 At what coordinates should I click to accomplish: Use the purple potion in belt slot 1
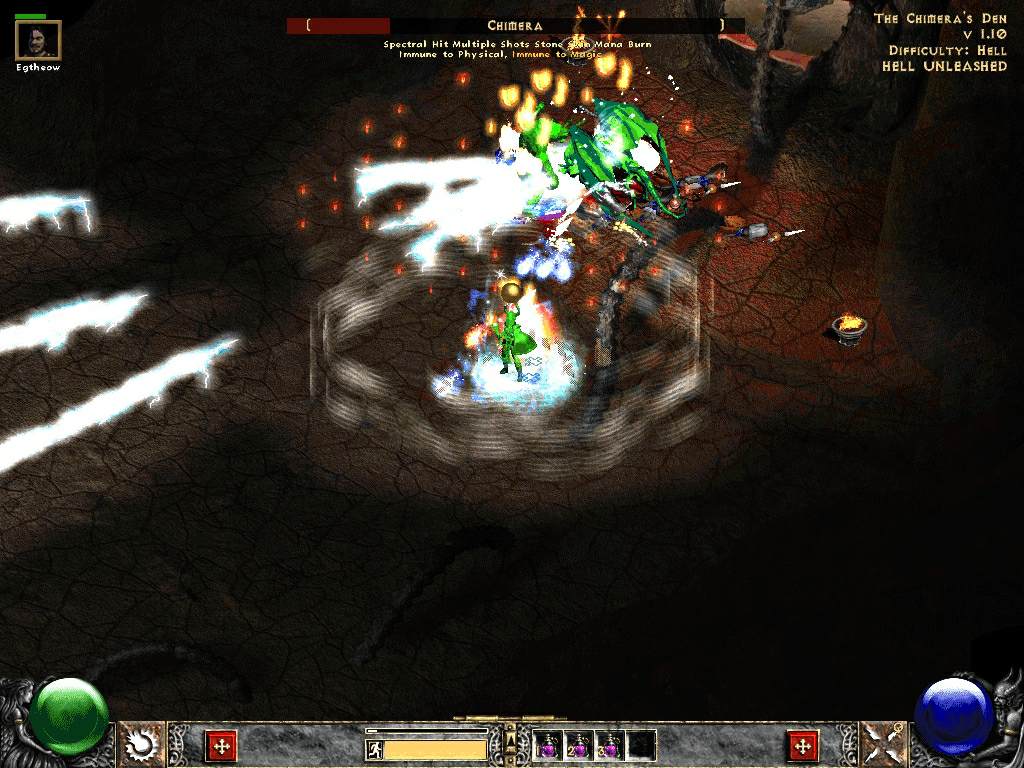pyautogui.click(x=547, y=745)
